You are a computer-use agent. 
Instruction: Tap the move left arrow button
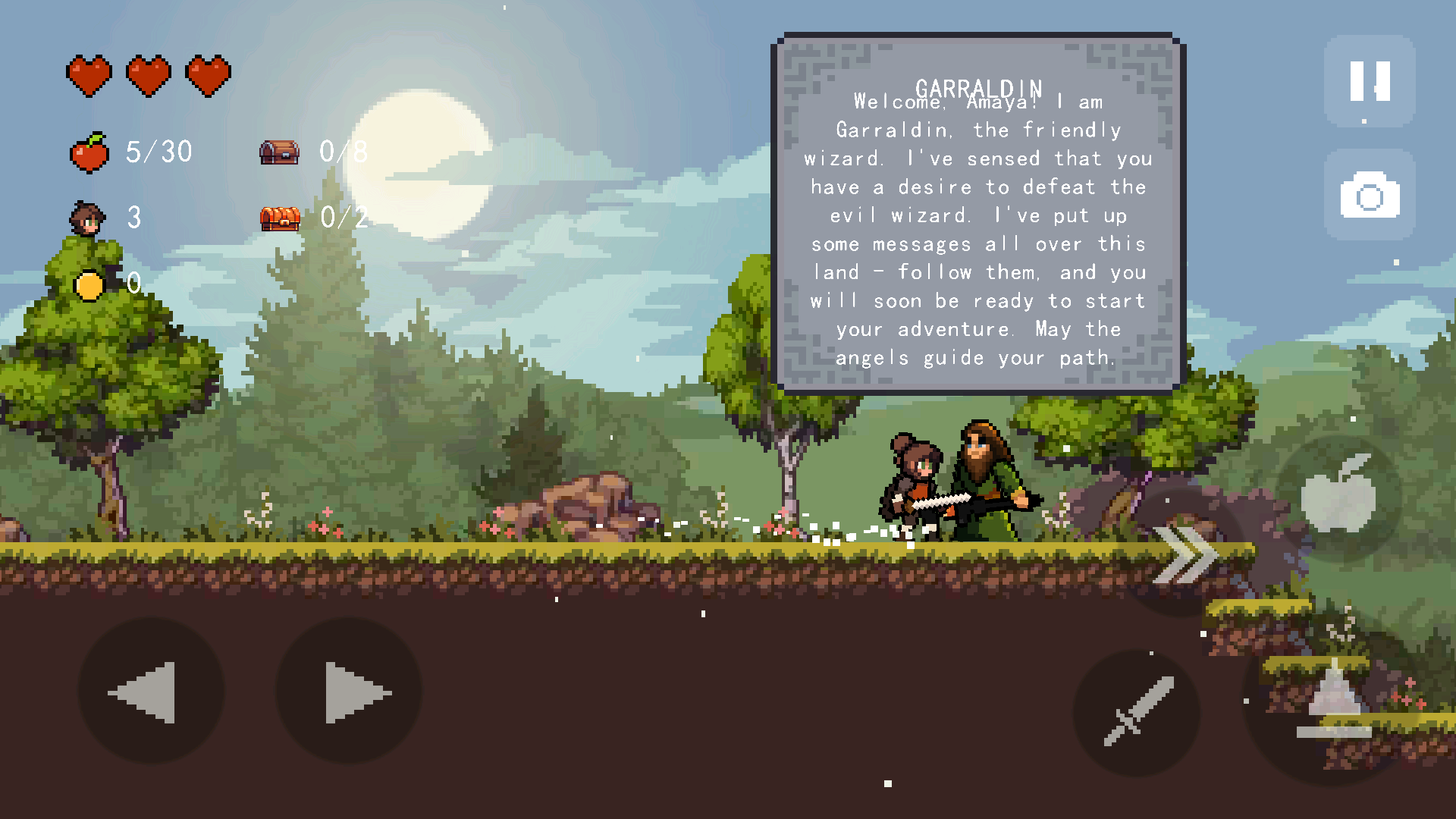[151, 692]
